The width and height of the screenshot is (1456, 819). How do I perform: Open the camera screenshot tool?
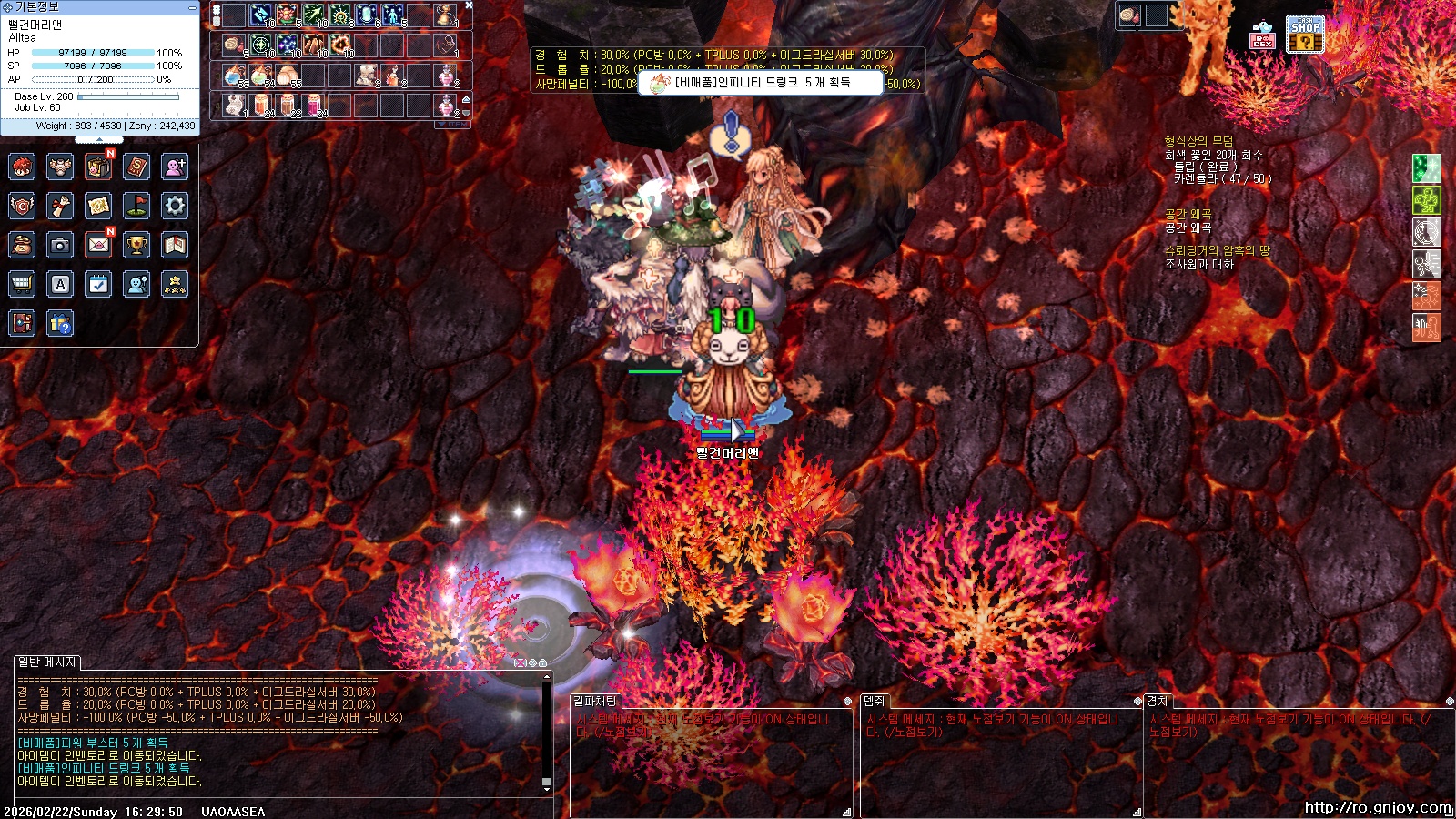[x=60, y=245]
